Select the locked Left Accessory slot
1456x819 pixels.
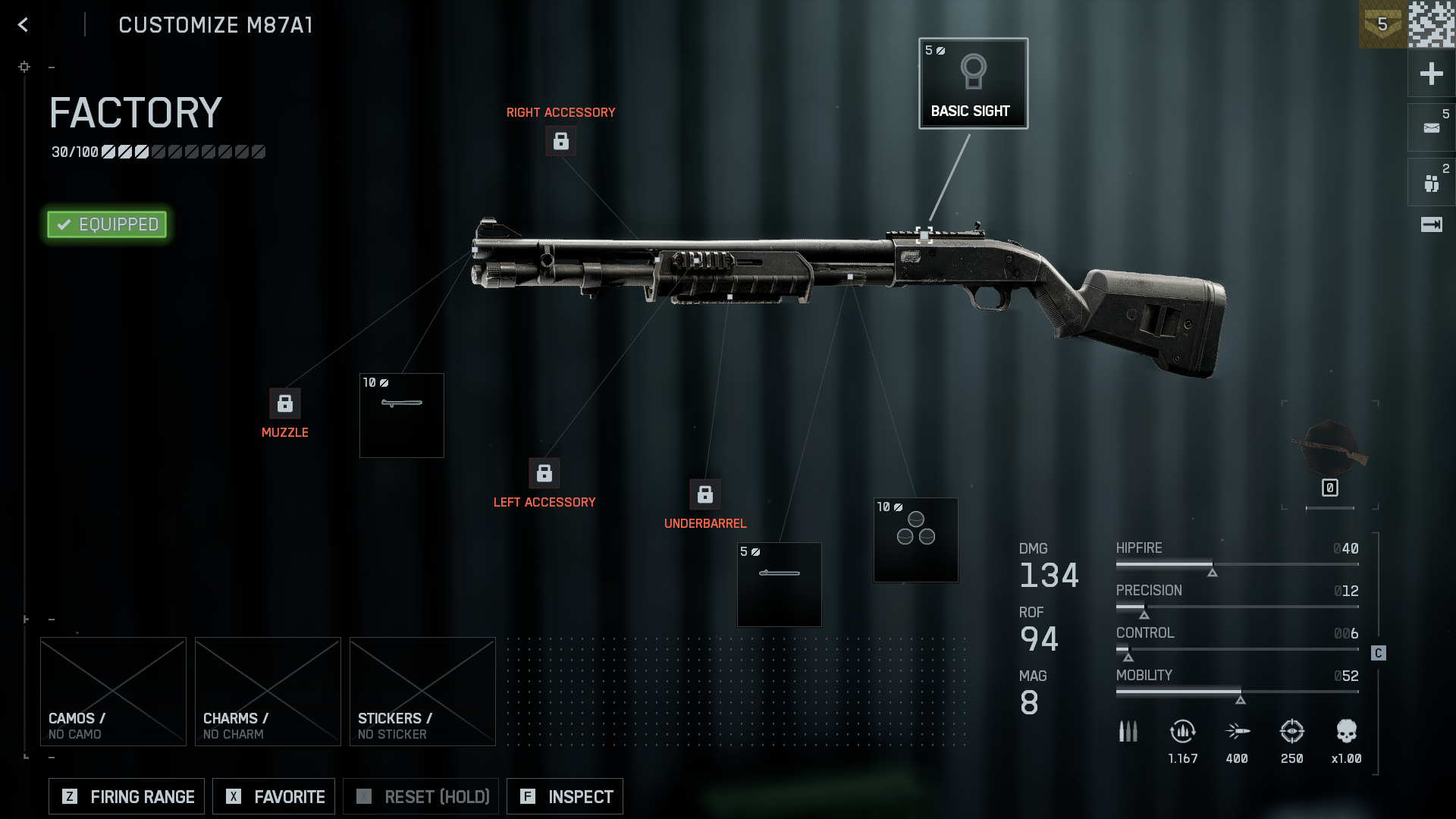[x=544, y=473]
